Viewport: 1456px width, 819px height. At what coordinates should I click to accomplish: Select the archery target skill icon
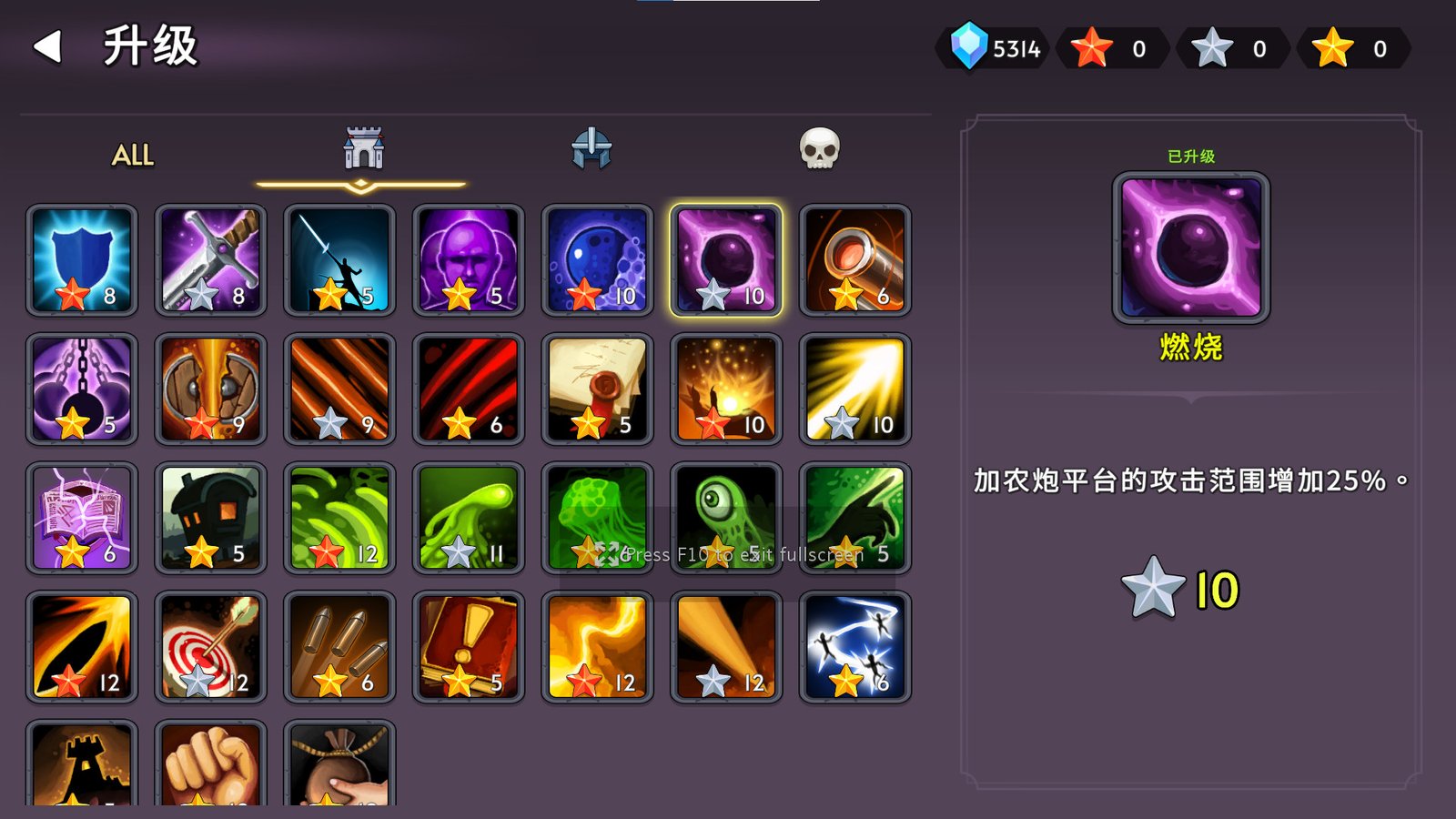[x=210, y=646]
